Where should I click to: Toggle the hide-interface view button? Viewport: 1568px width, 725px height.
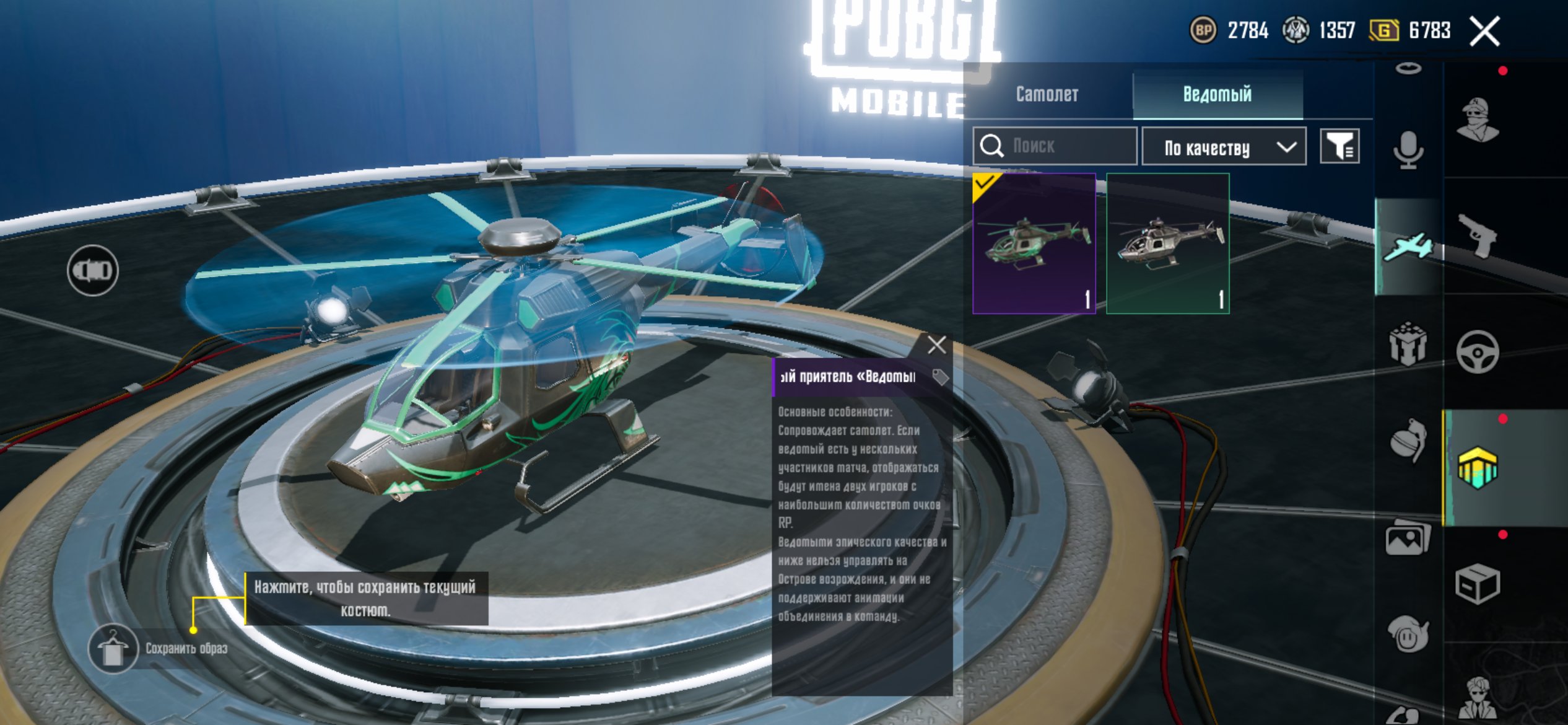tap(92, 270)
